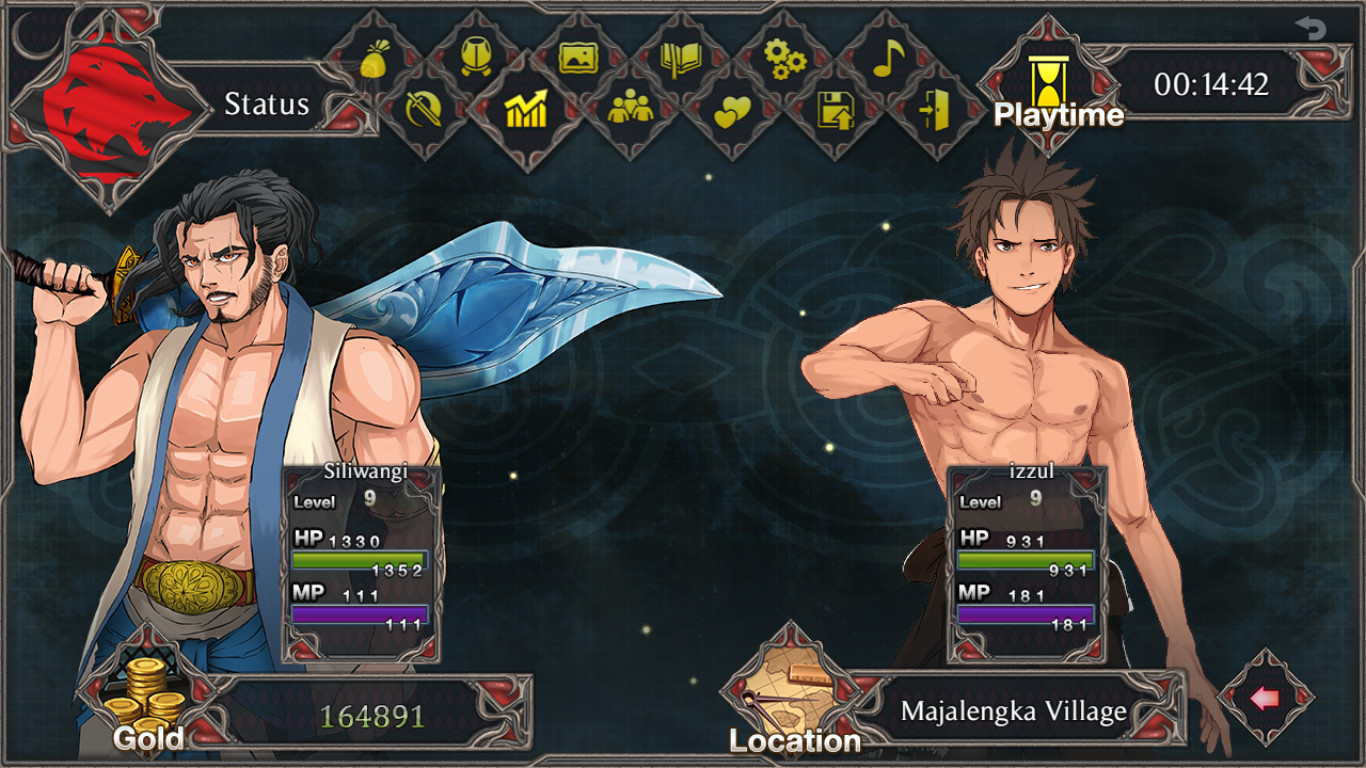Open the open-book journal icon
Viewport: 1366px width, 768px height.
(x=681, y=59)
